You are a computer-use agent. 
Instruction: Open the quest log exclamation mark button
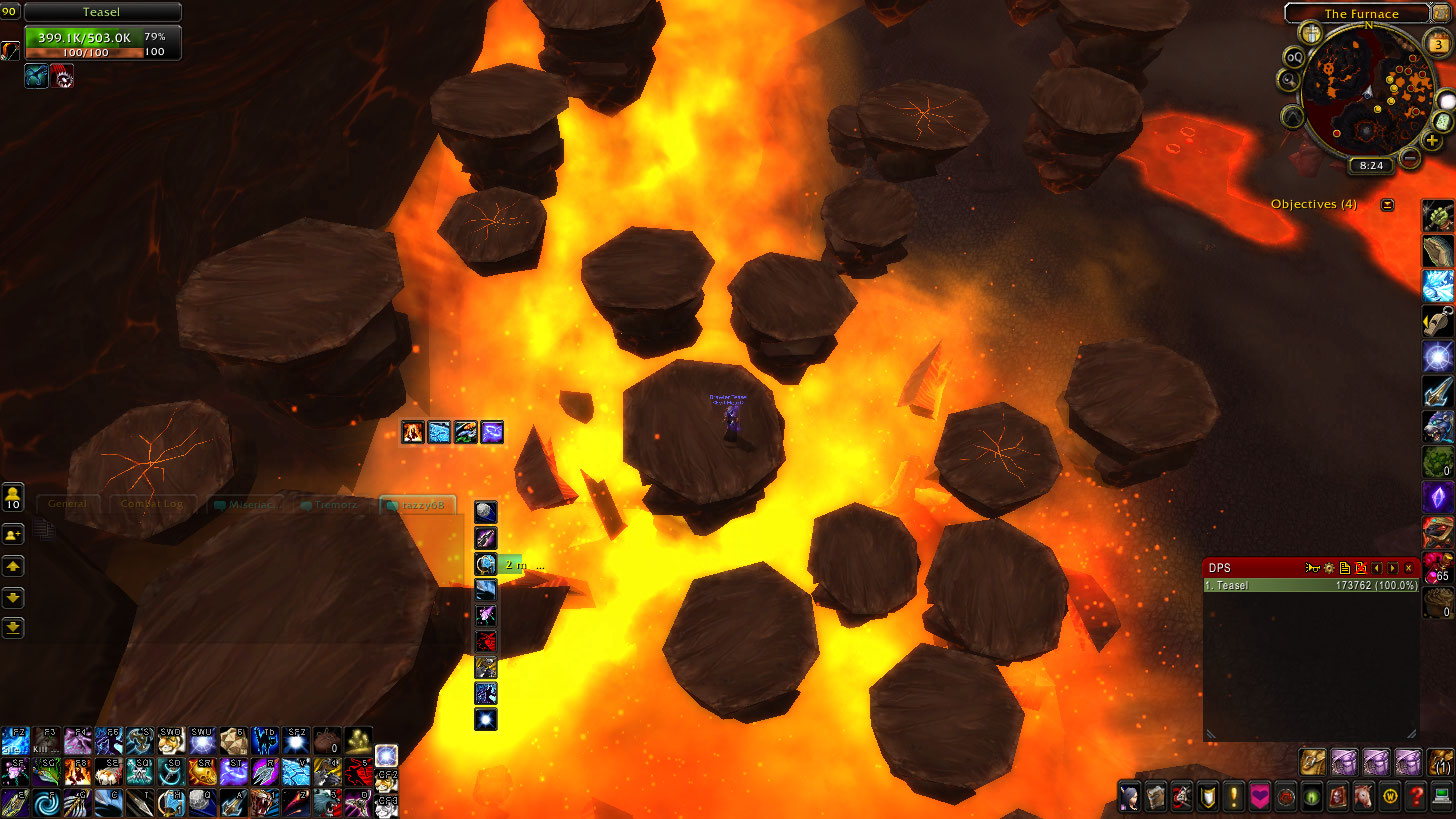click(1233, 797)
